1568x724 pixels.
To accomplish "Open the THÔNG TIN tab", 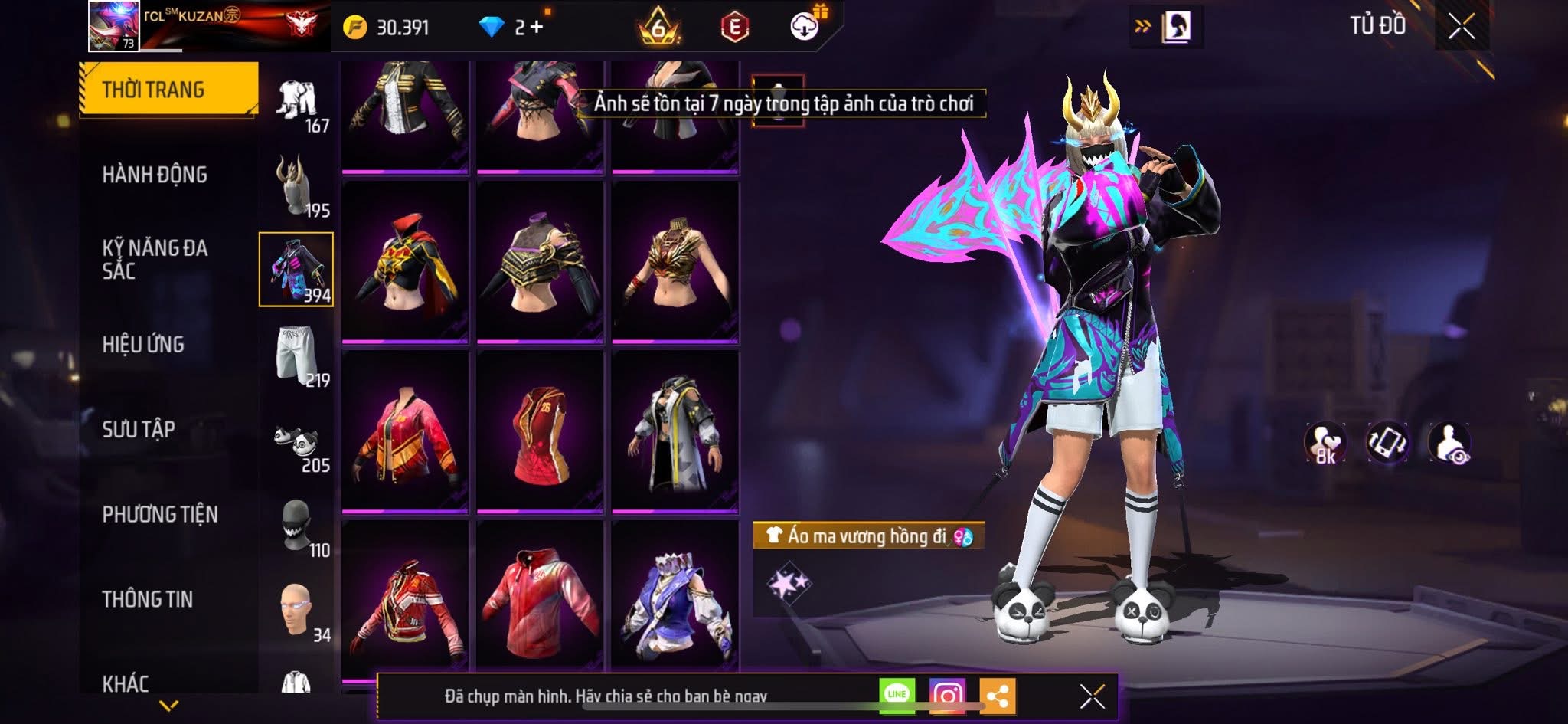I will coord(148,599).
